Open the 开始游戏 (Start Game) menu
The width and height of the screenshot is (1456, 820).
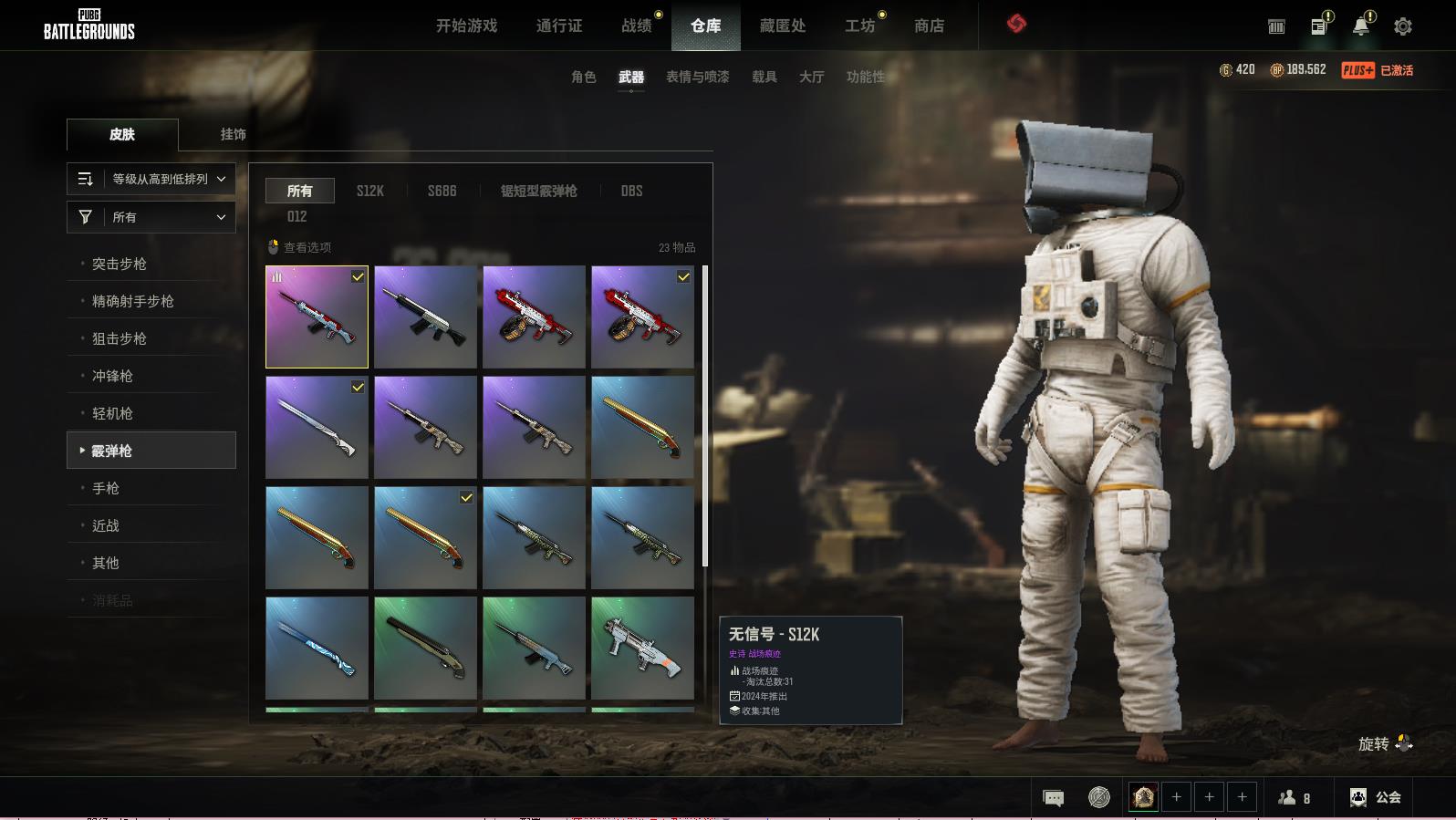[x=466, y=26]
